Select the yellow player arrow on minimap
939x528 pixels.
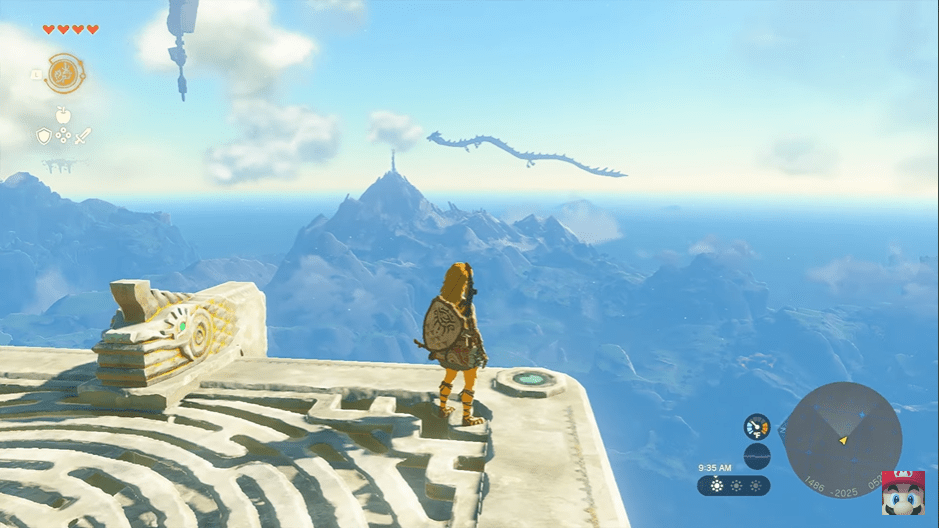pyautogui.click(x=844, y=439)
